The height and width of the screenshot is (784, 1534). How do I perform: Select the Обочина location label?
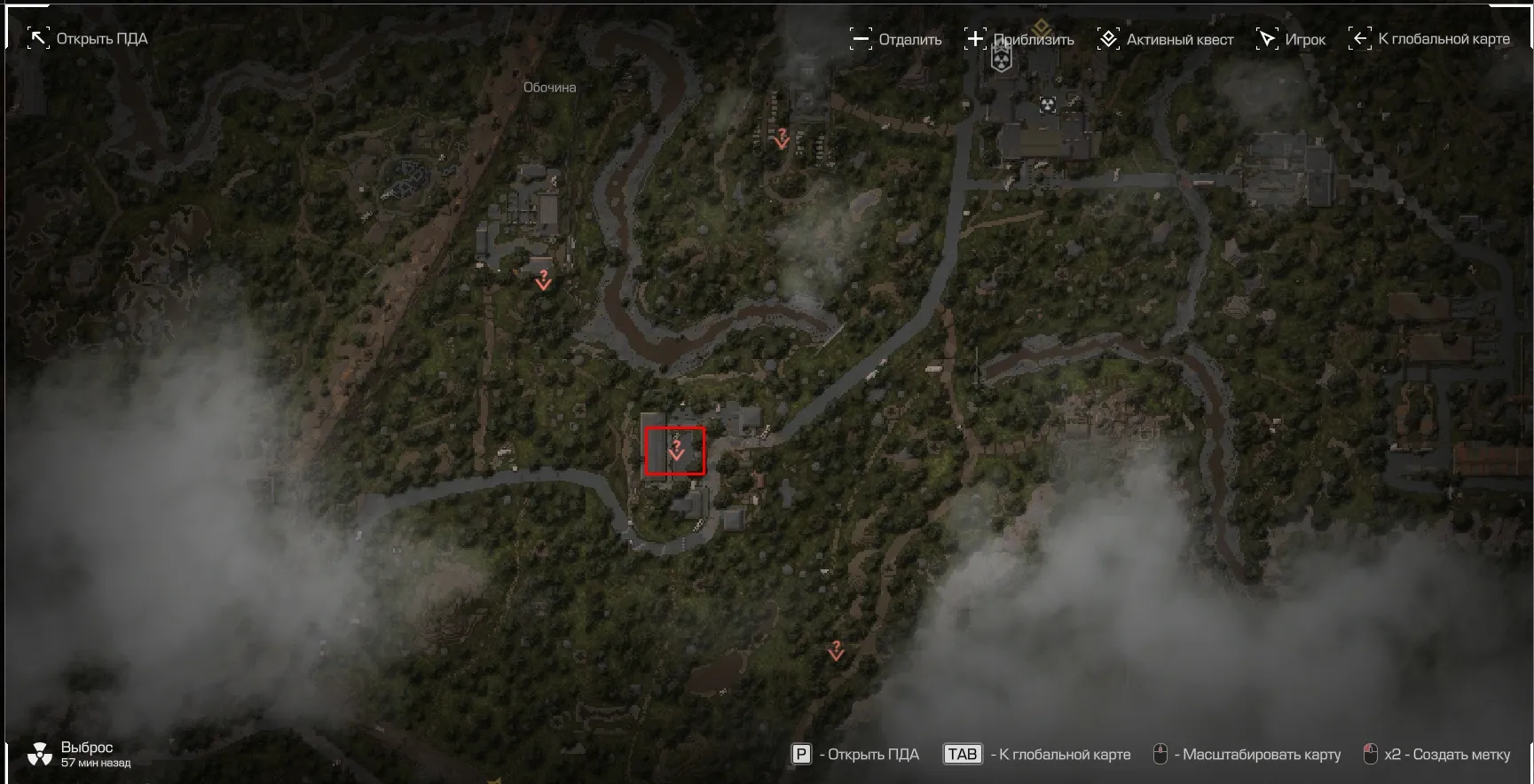point(549,88)
